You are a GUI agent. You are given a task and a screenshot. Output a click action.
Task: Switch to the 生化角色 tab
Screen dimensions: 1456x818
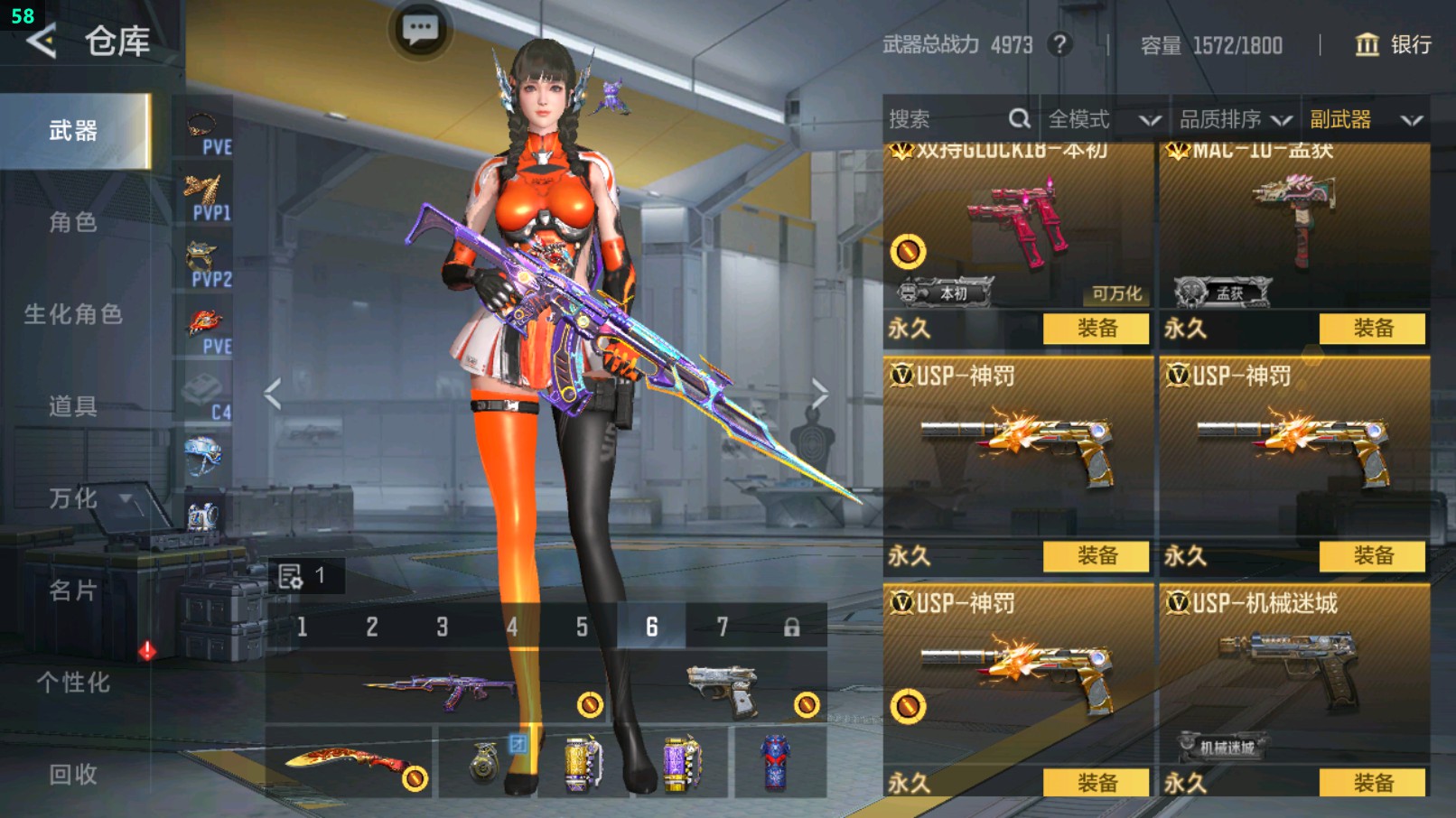click(73, 314)
